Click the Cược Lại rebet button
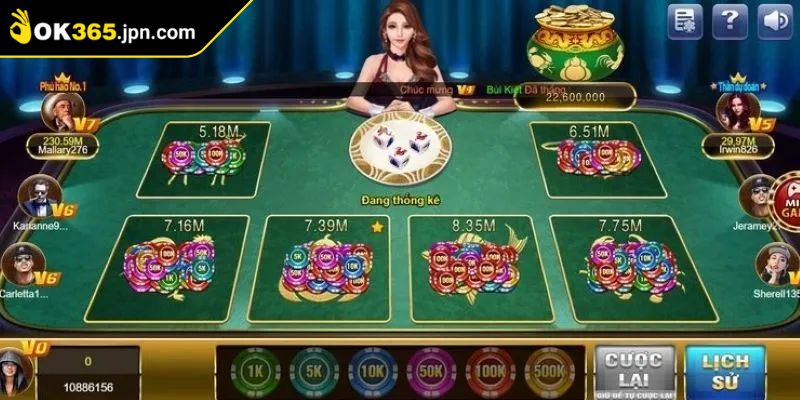 click(x=632, y=370)
